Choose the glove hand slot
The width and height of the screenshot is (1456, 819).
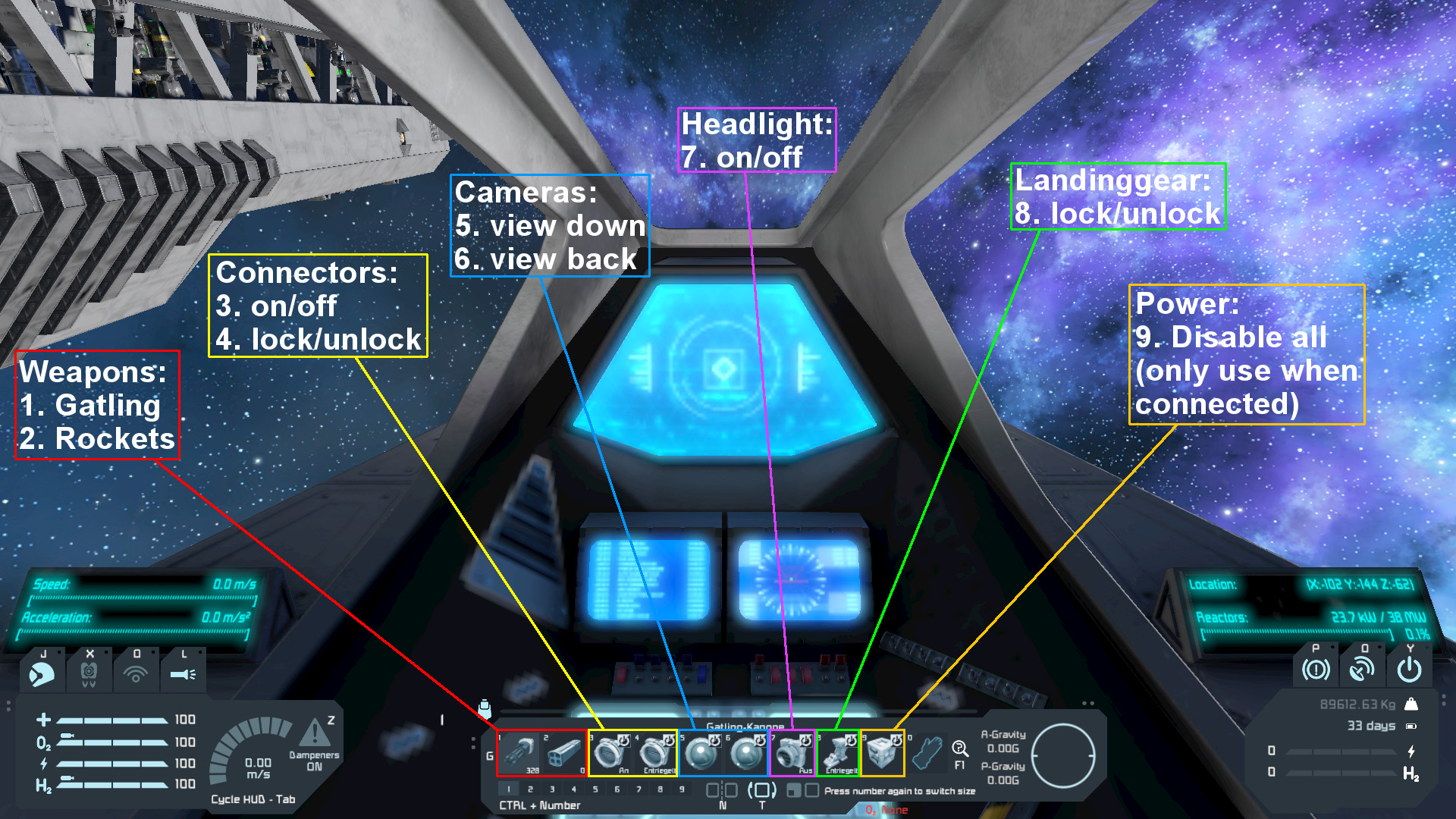[927, 753]
